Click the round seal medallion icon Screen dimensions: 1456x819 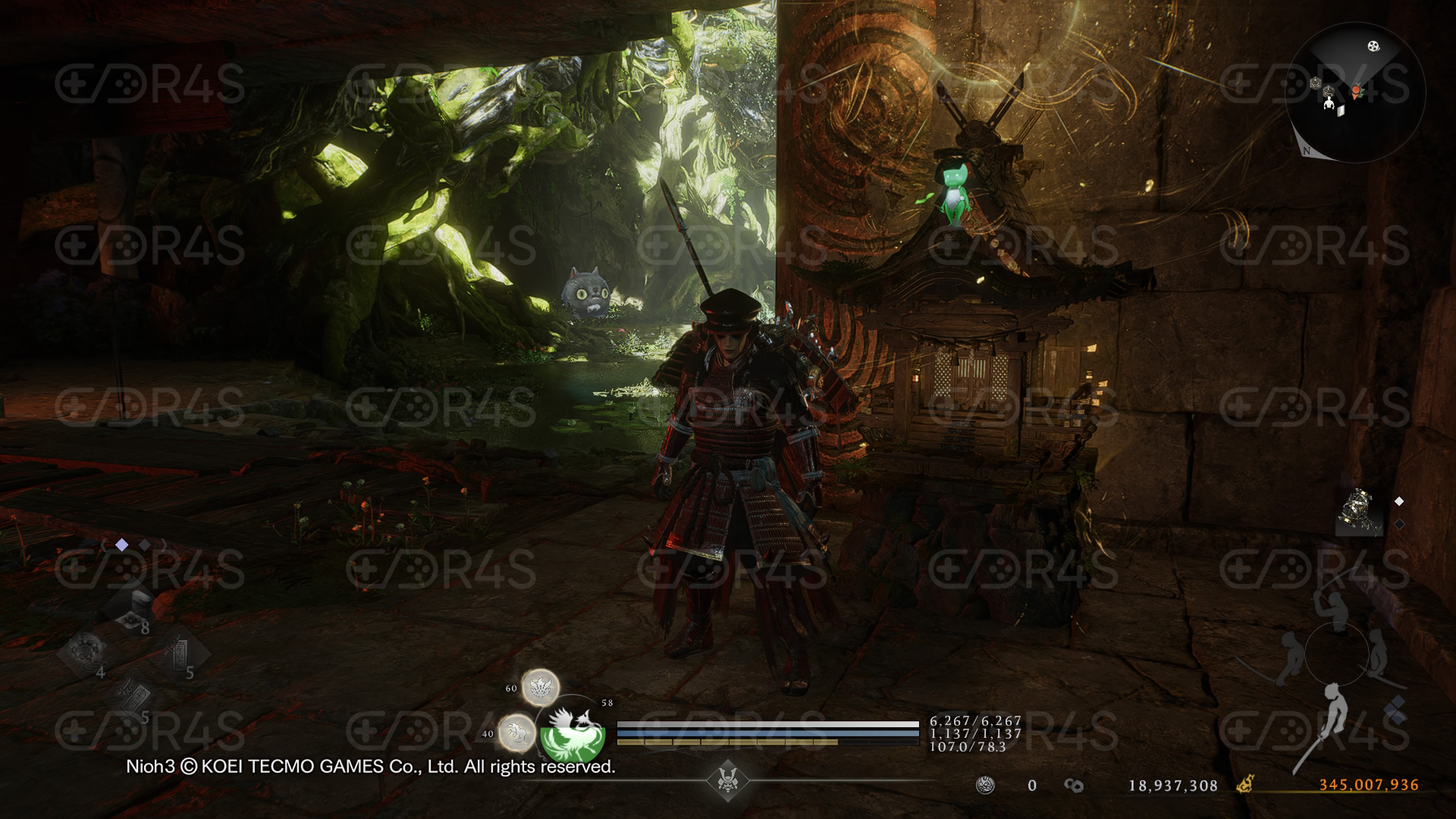pos(985,785)
